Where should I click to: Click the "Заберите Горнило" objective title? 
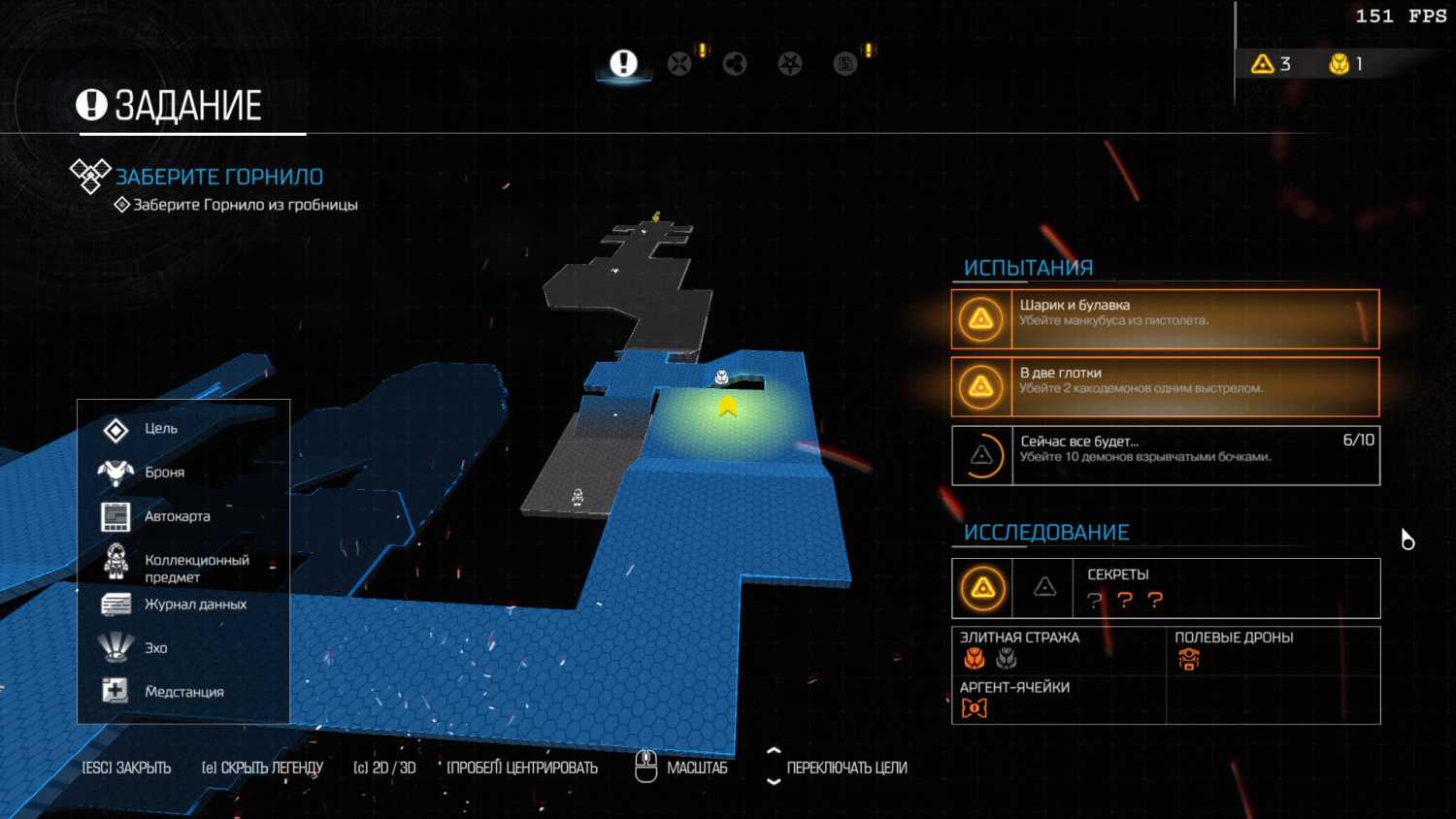coord(219,177)
